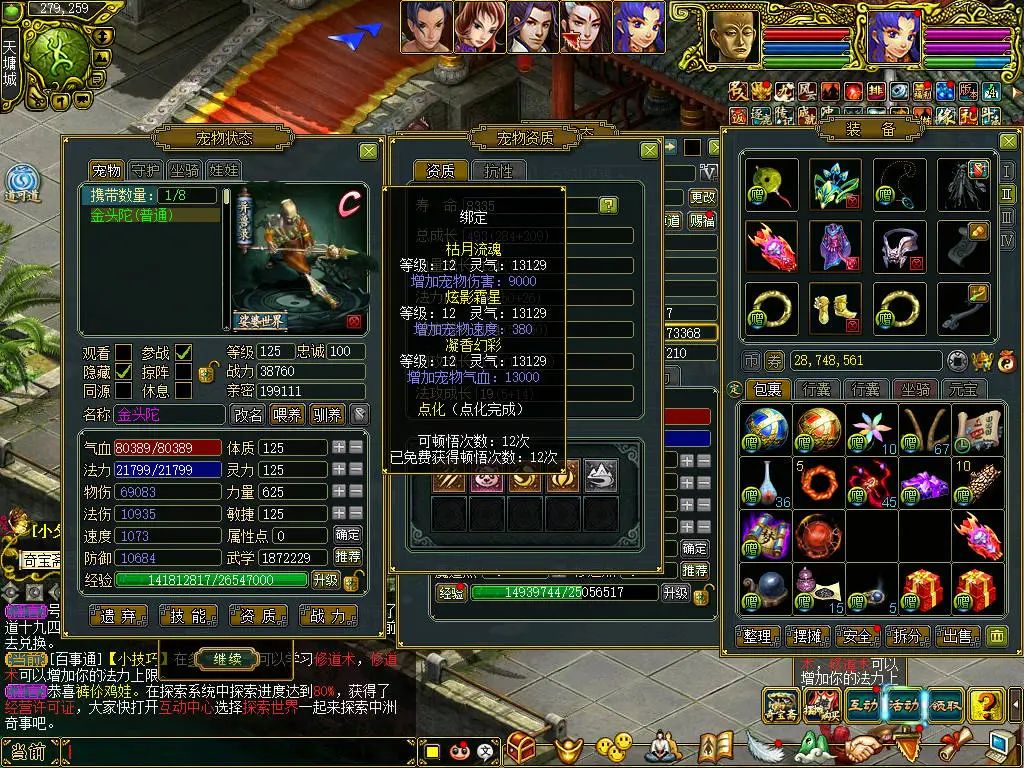Open the 摆摊 stall button

[x=804, y=636]
